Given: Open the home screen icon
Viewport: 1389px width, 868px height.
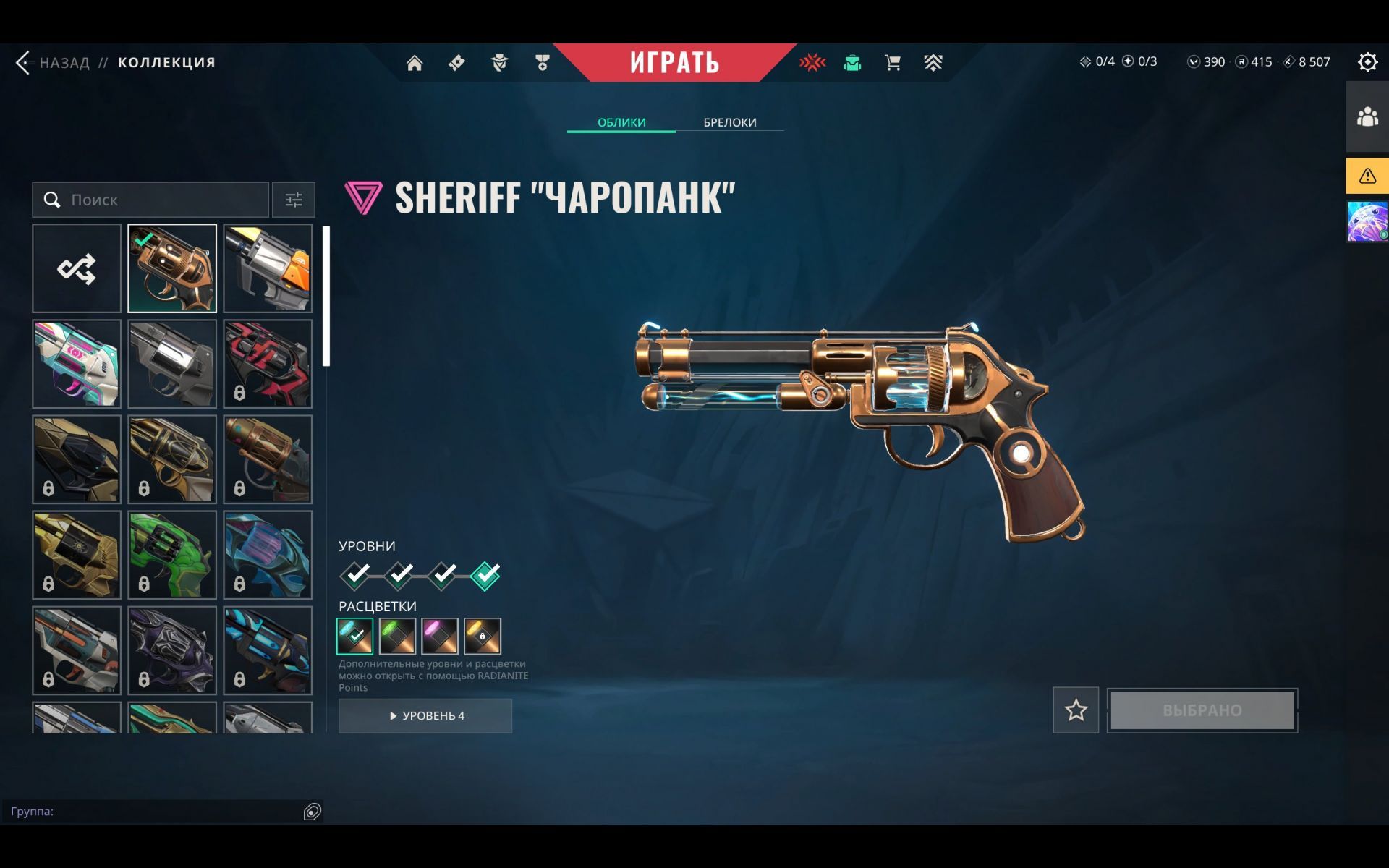Looking at the screenshot, I should tap(415, 63).
